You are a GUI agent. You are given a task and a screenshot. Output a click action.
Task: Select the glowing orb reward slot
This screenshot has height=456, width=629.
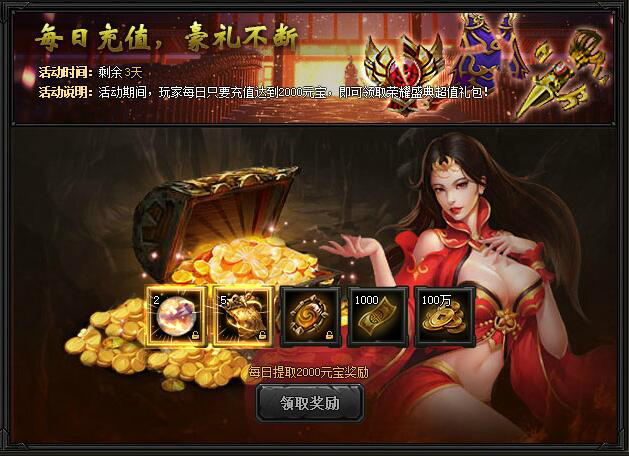coord(176,317)
